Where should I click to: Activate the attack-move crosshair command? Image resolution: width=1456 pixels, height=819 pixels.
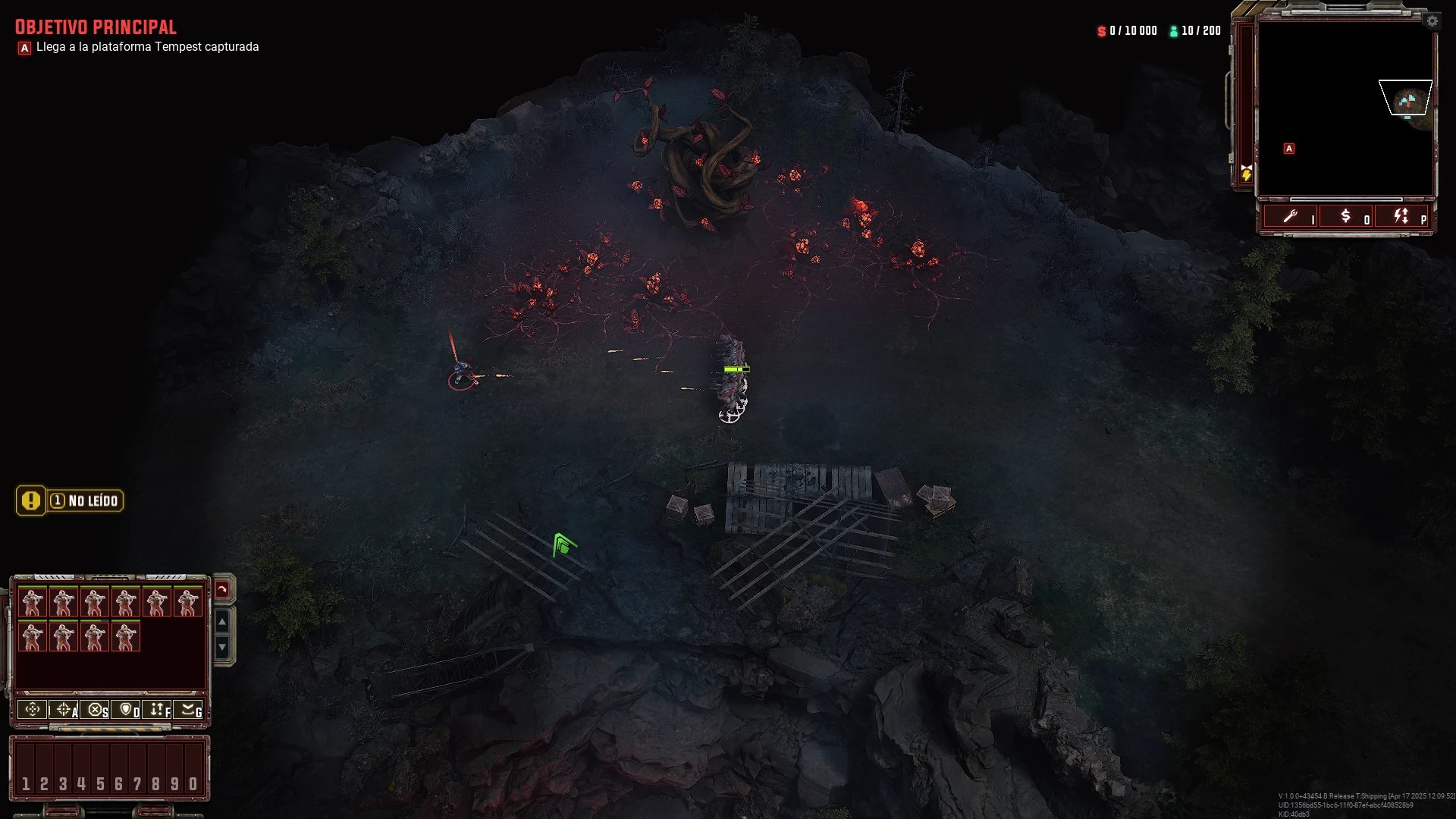point(64,710)
